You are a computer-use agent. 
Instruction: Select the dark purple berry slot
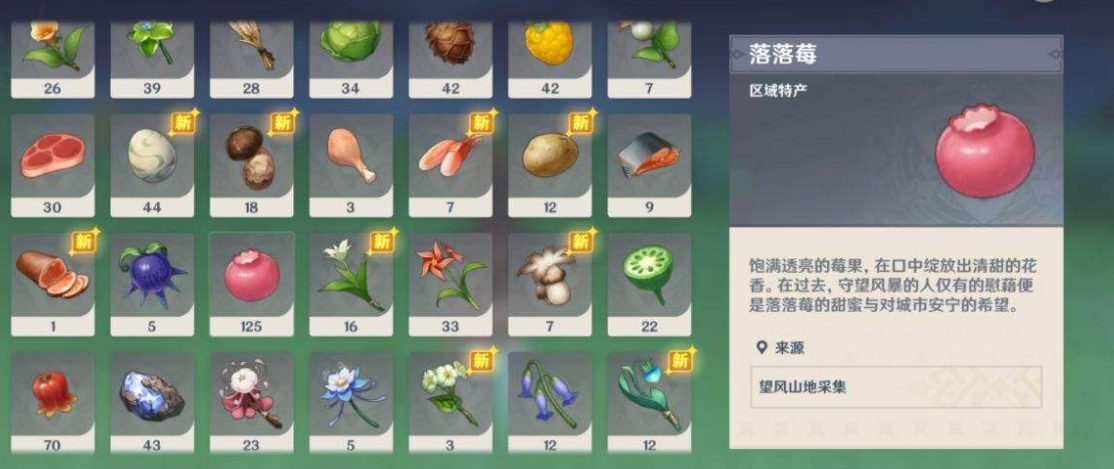(152, 276)
